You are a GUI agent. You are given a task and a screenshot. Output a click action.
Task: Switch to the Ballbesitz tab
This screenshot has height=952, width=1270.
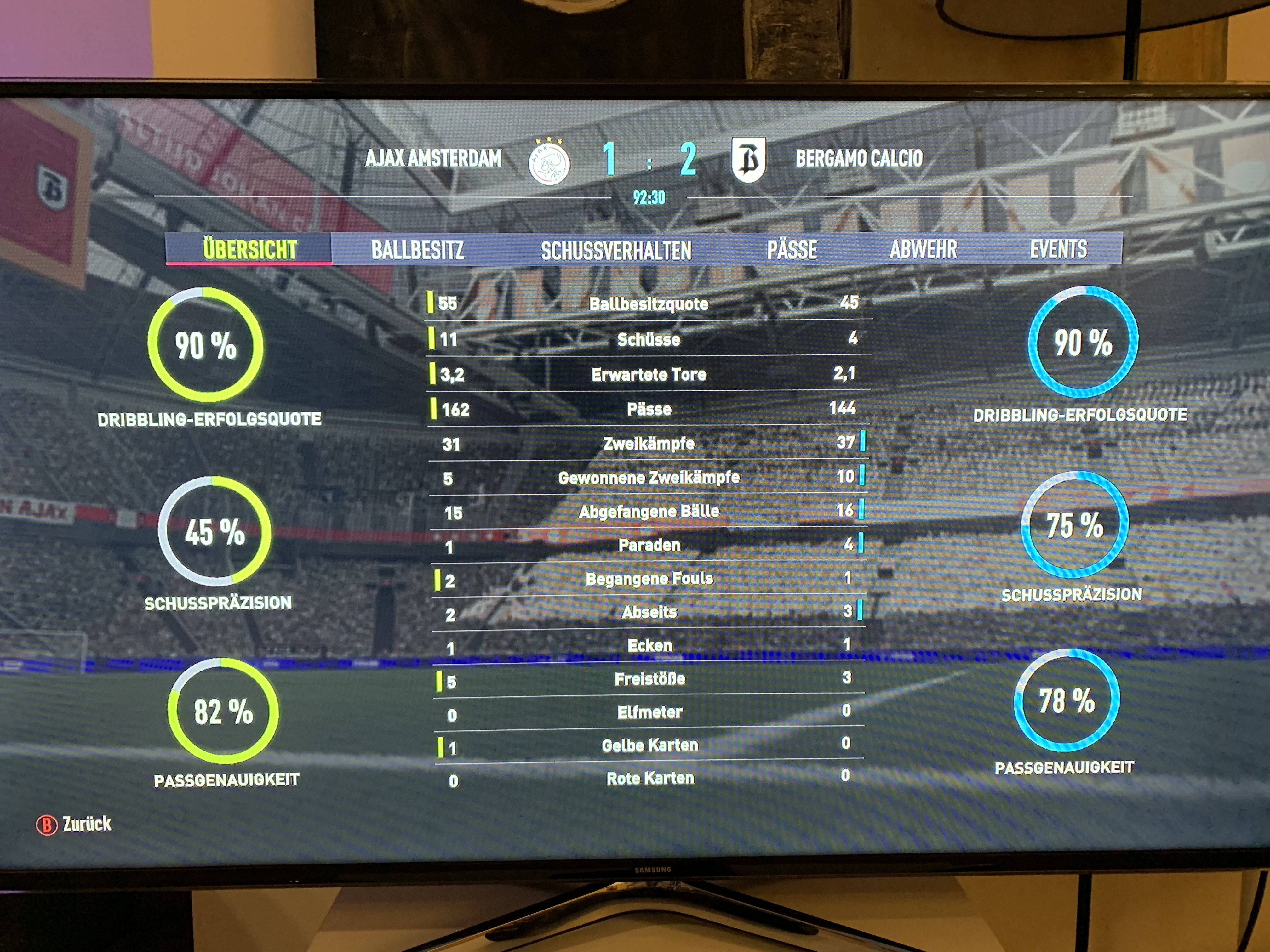[x=417, y=250]
